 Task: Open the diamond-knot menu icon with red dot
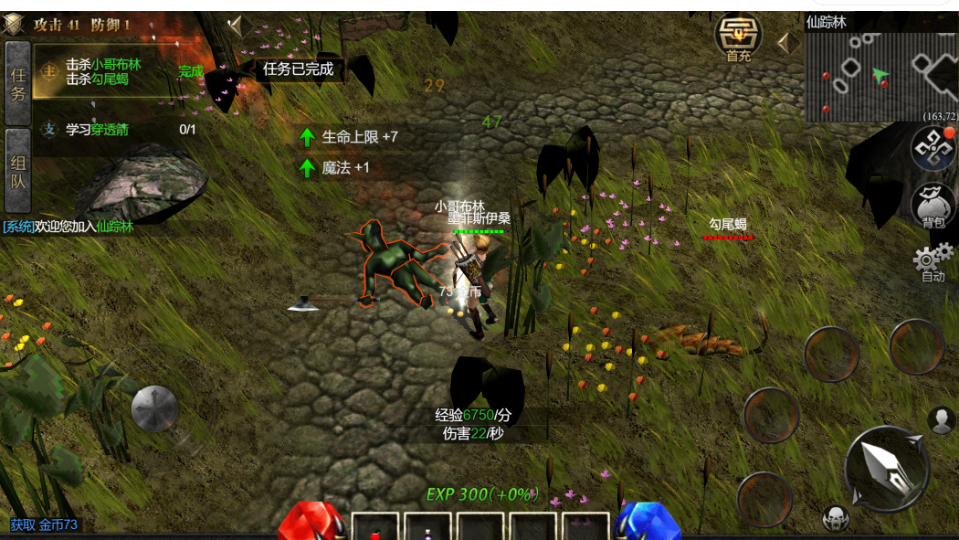tap(932, 149)
